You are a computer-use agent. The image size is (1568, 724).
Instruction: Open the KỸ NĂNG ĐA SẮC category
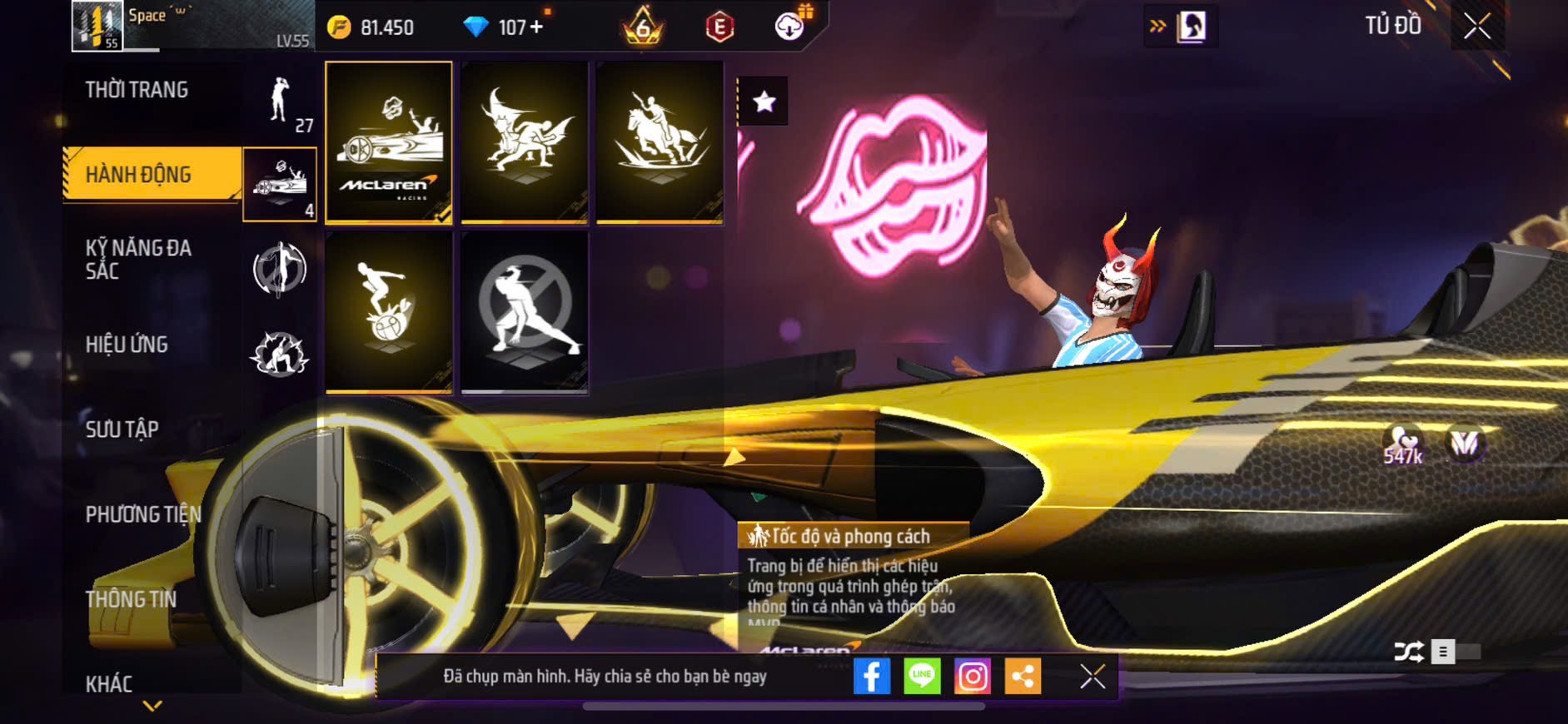[x=139, y=260]
